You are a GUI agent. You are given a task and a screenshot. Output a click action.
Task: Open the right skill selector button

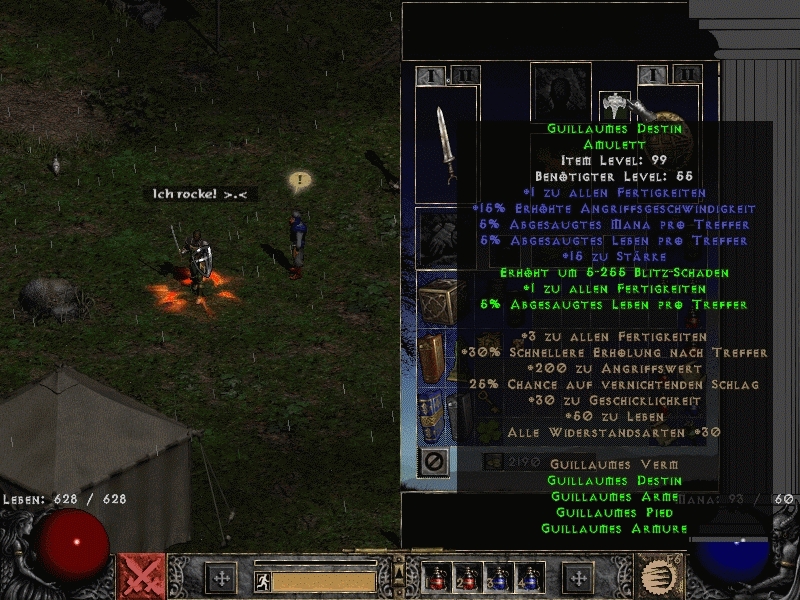coord(656,577)
